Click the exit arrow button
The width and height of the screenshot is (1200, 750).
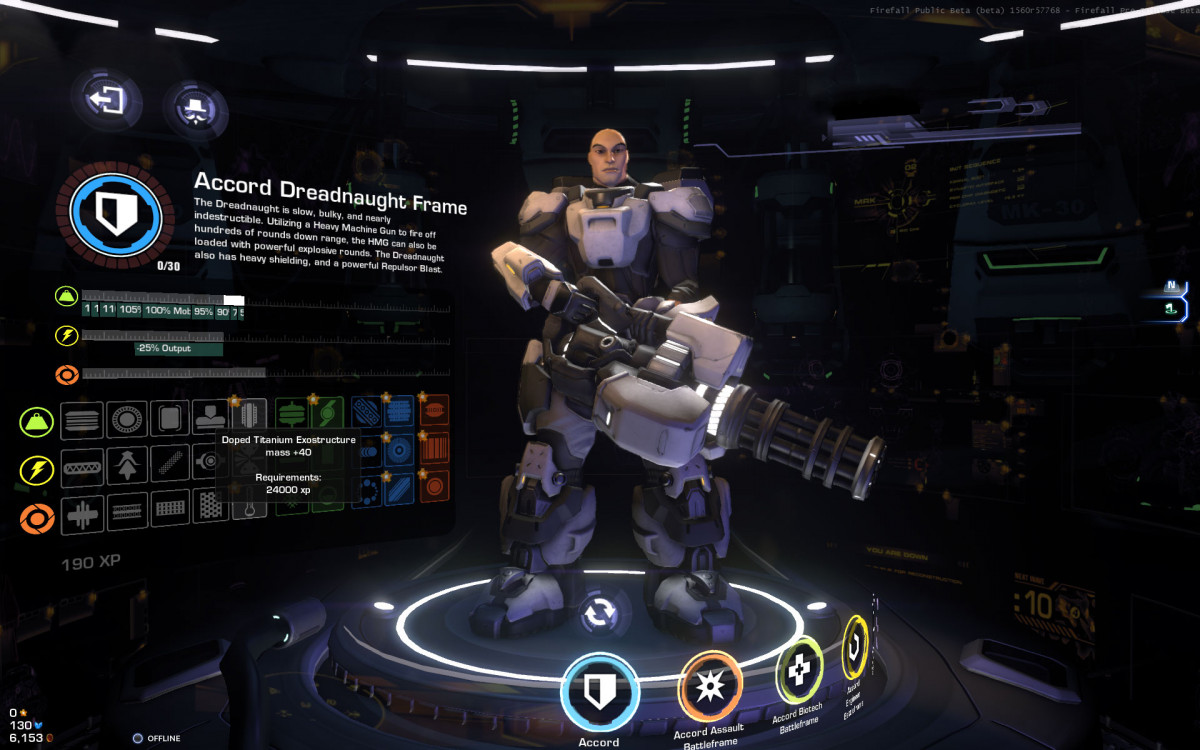coord(106,100)
